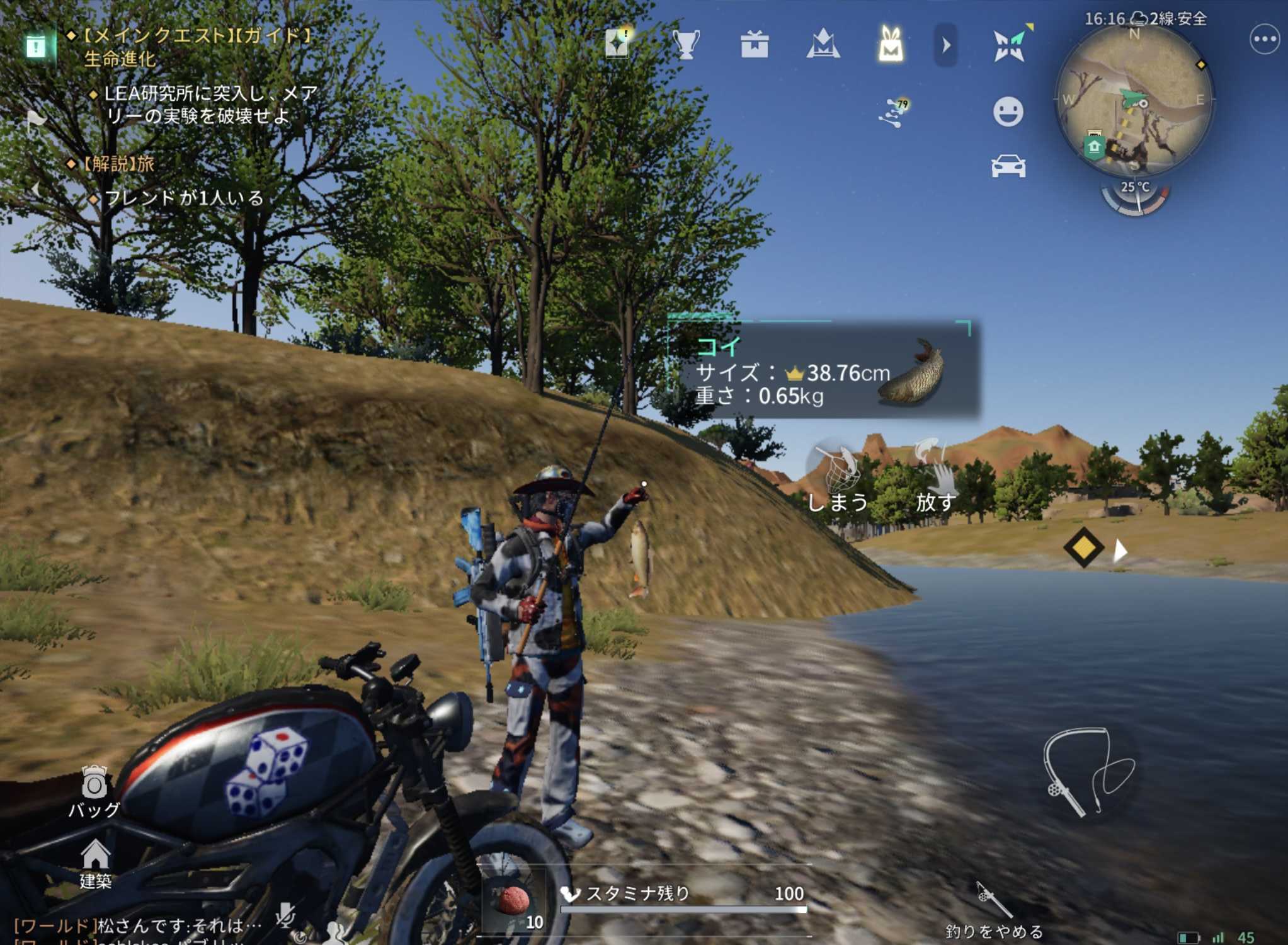The image size is (1288, 945).
Task: Open the crown-shaped ranking icon
Action: [823, 45]
